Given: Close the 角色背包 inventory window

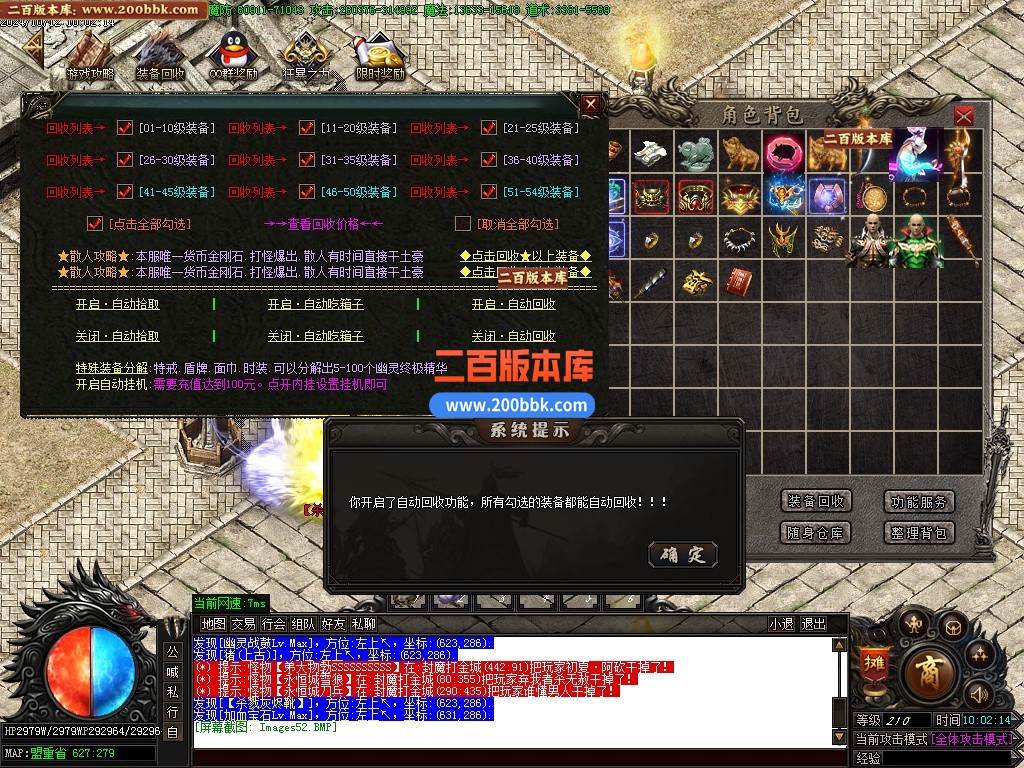Looking at the screenshot, I should coord(963,116).
